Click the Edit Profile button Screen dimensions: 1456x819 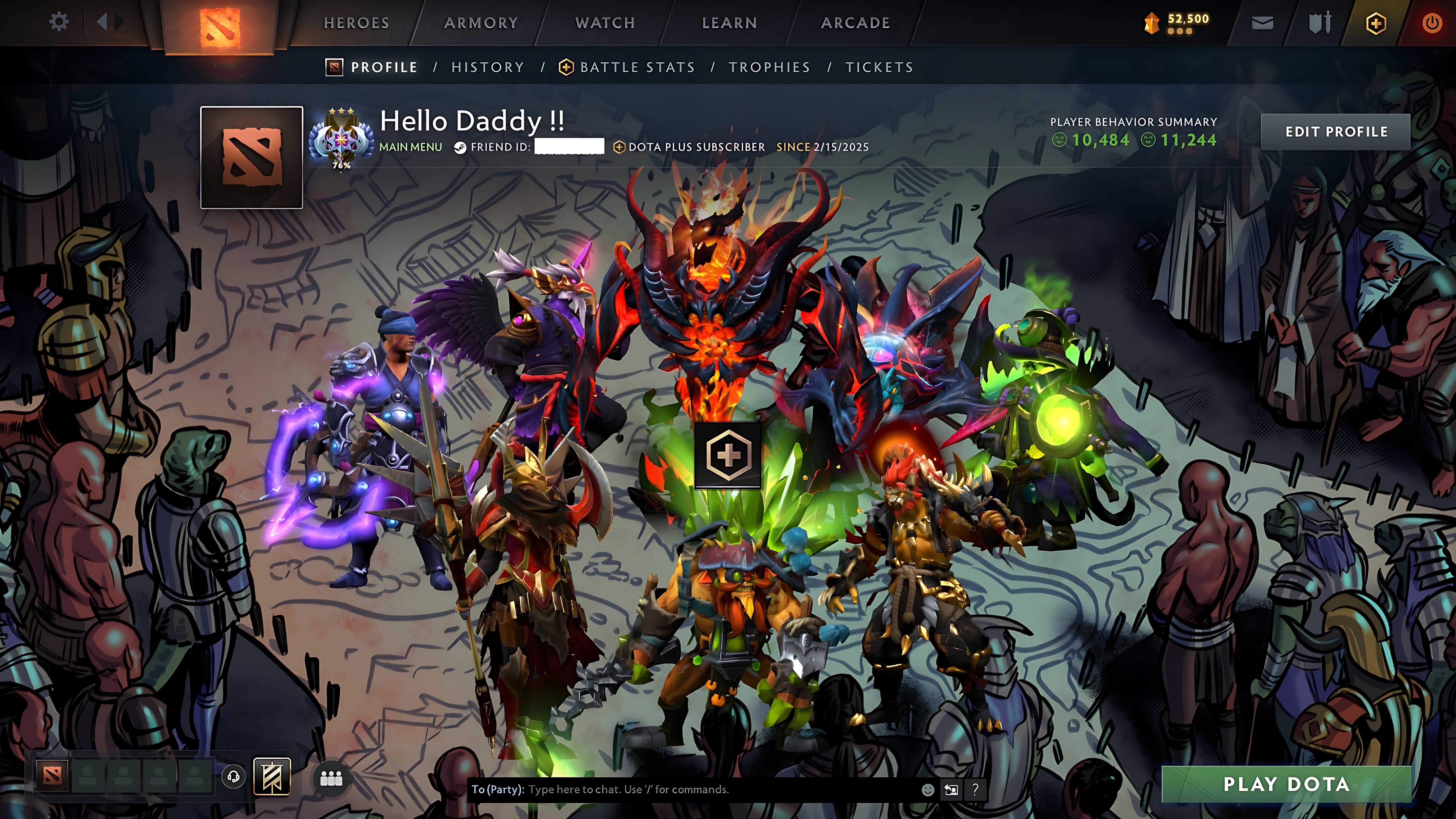point(1336,132)
